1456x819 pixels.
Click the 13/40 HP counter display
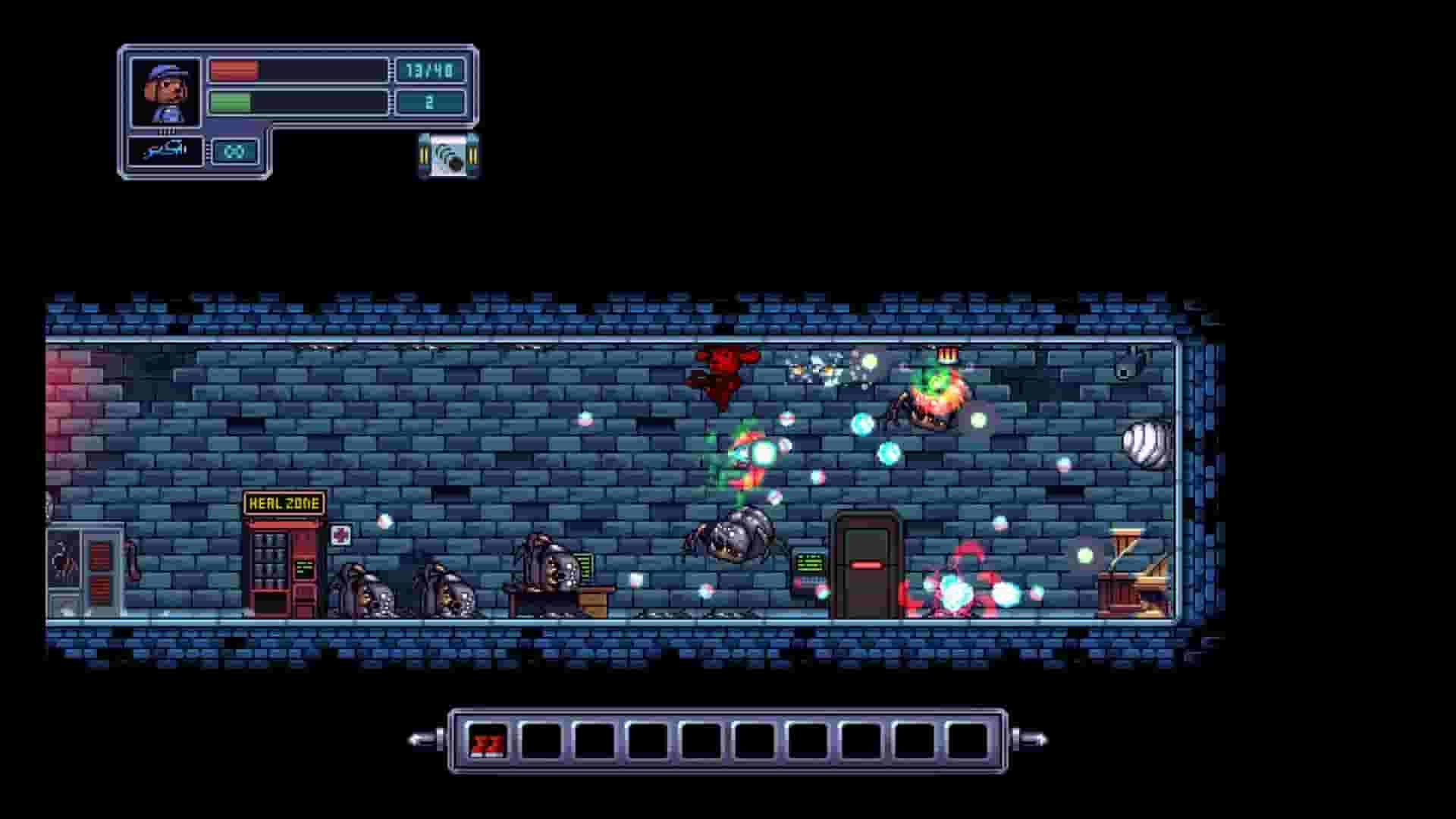click(429, 70)
